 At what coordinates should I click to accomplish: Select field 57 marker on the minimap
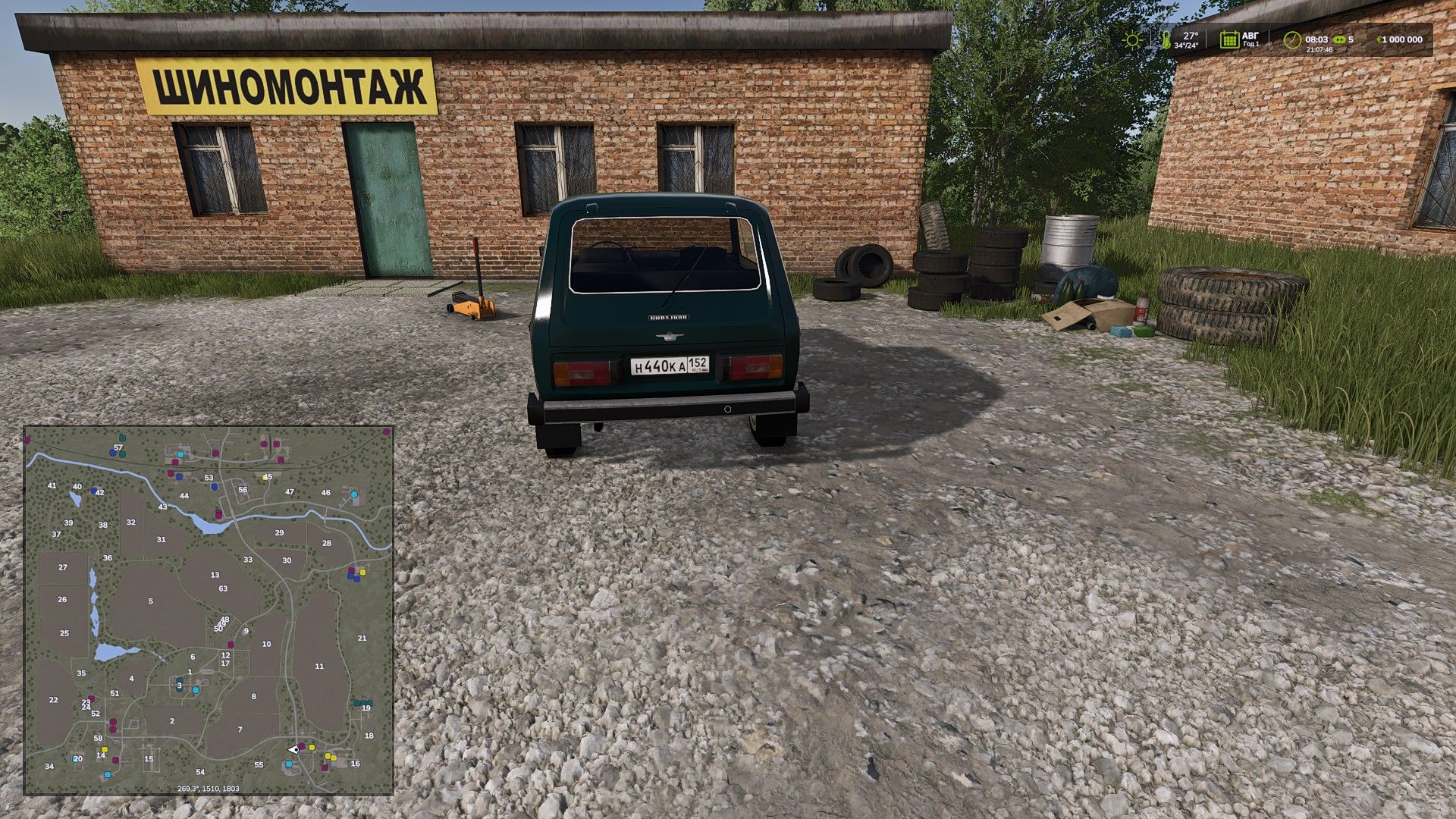click(x=118, y=447)
